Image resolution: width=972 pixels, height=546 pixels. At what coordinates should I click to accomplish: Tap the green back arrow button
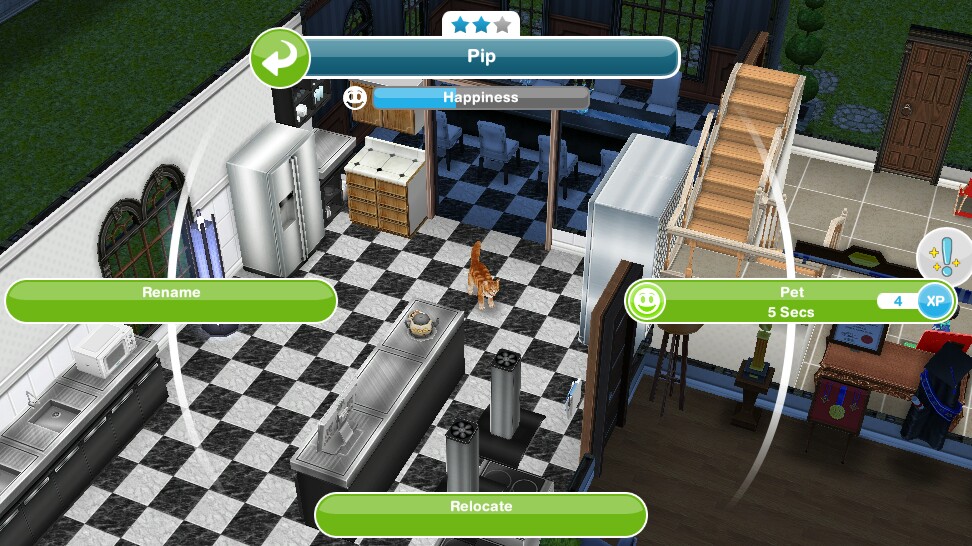tap(279, 58)
